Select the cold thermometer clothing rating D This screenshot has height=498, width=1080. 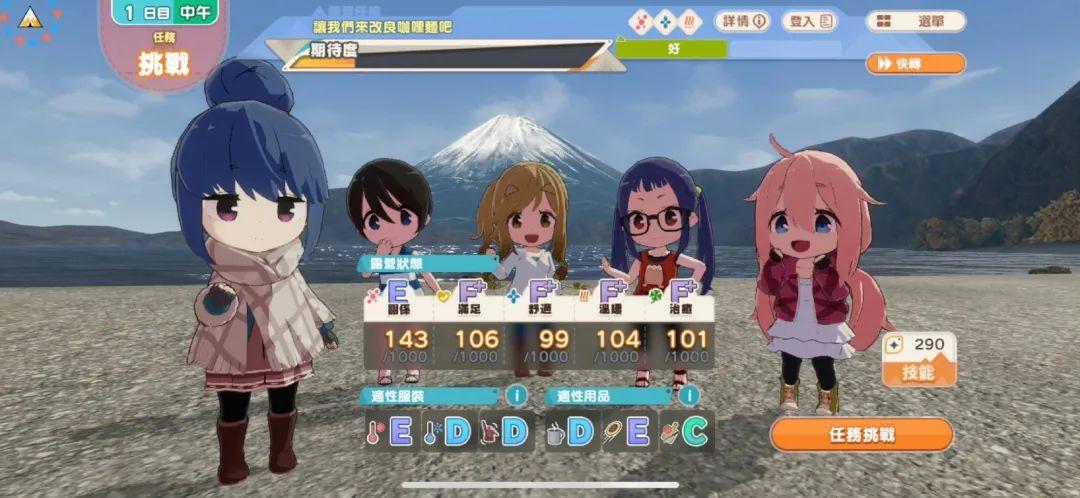pos(446,432)
